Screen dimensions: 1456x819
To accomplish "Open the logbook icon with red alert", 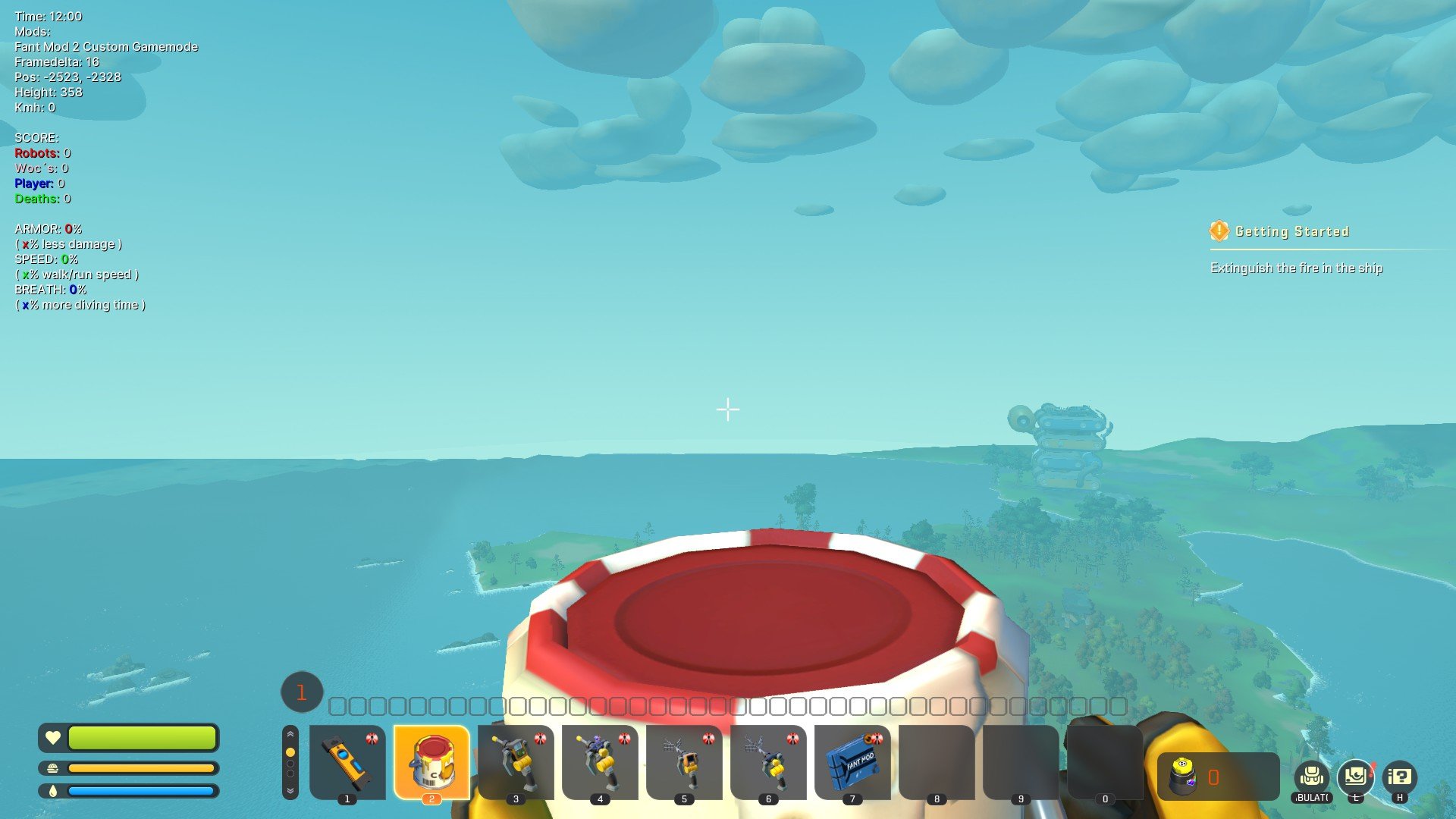I will 1356,777.
